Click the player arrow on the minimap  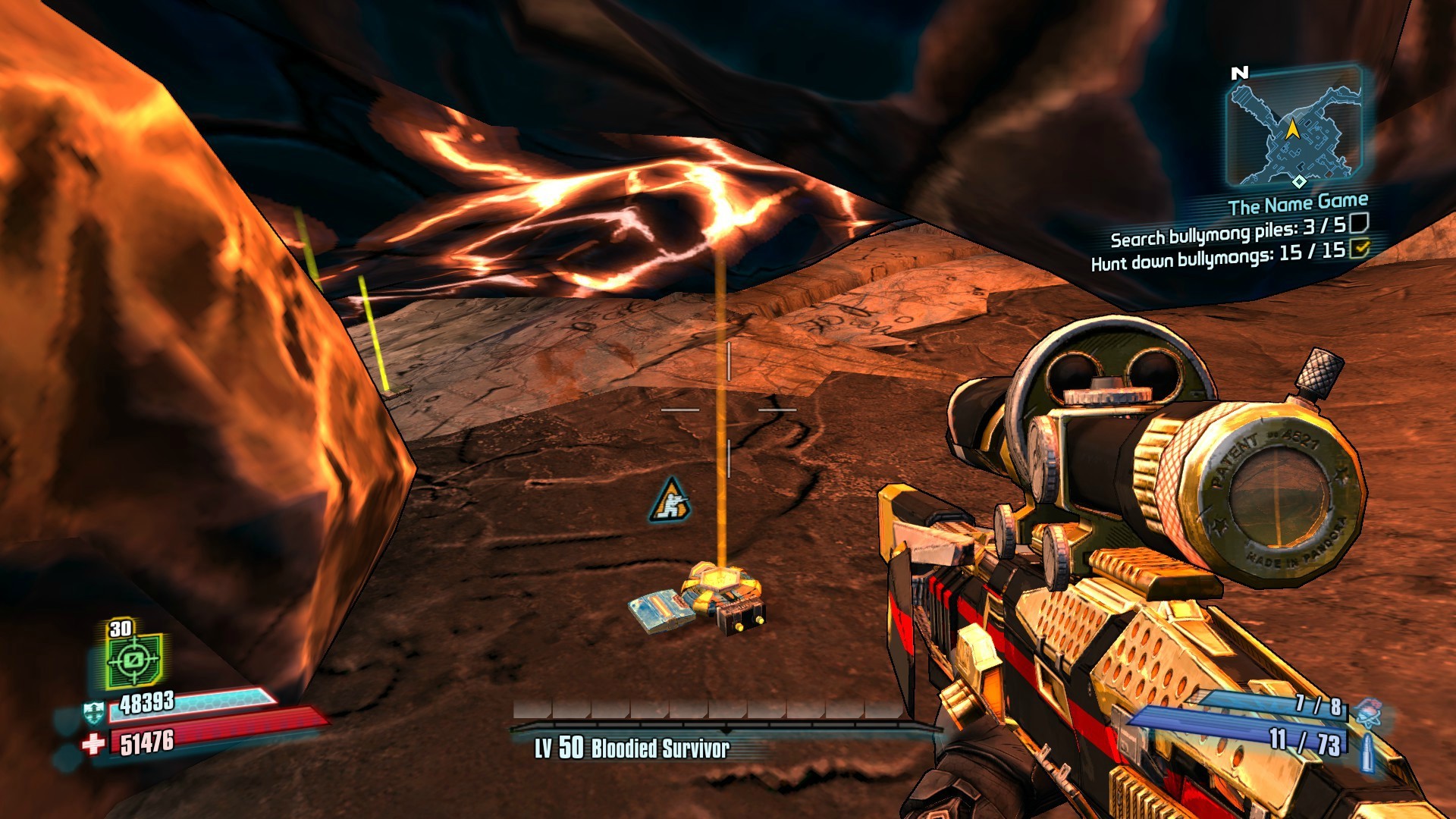pos(1291,131)
